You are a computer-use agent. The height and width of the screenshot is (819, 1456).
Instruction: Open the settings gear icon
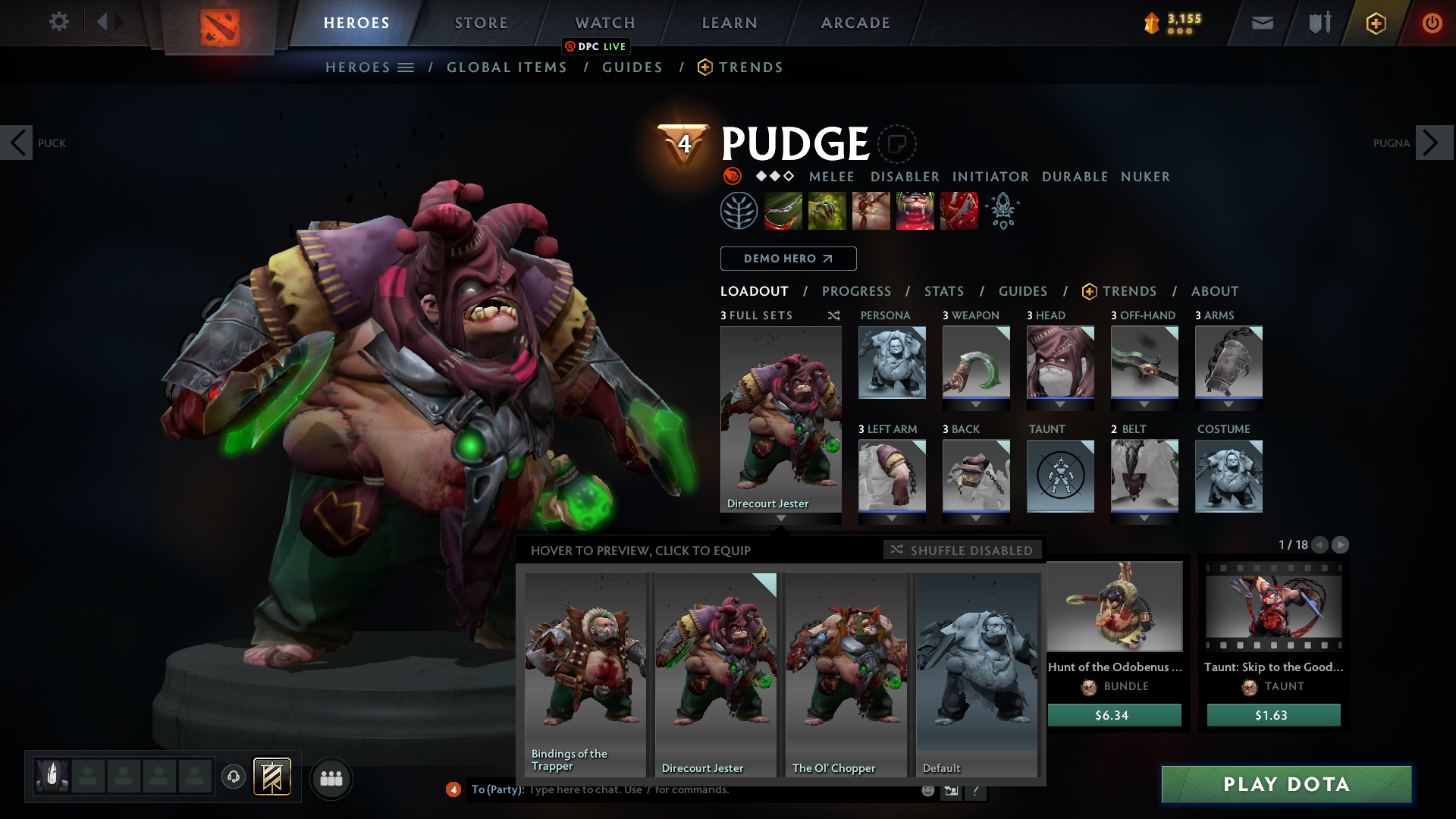pyautogui.click(x=59, y=22)
